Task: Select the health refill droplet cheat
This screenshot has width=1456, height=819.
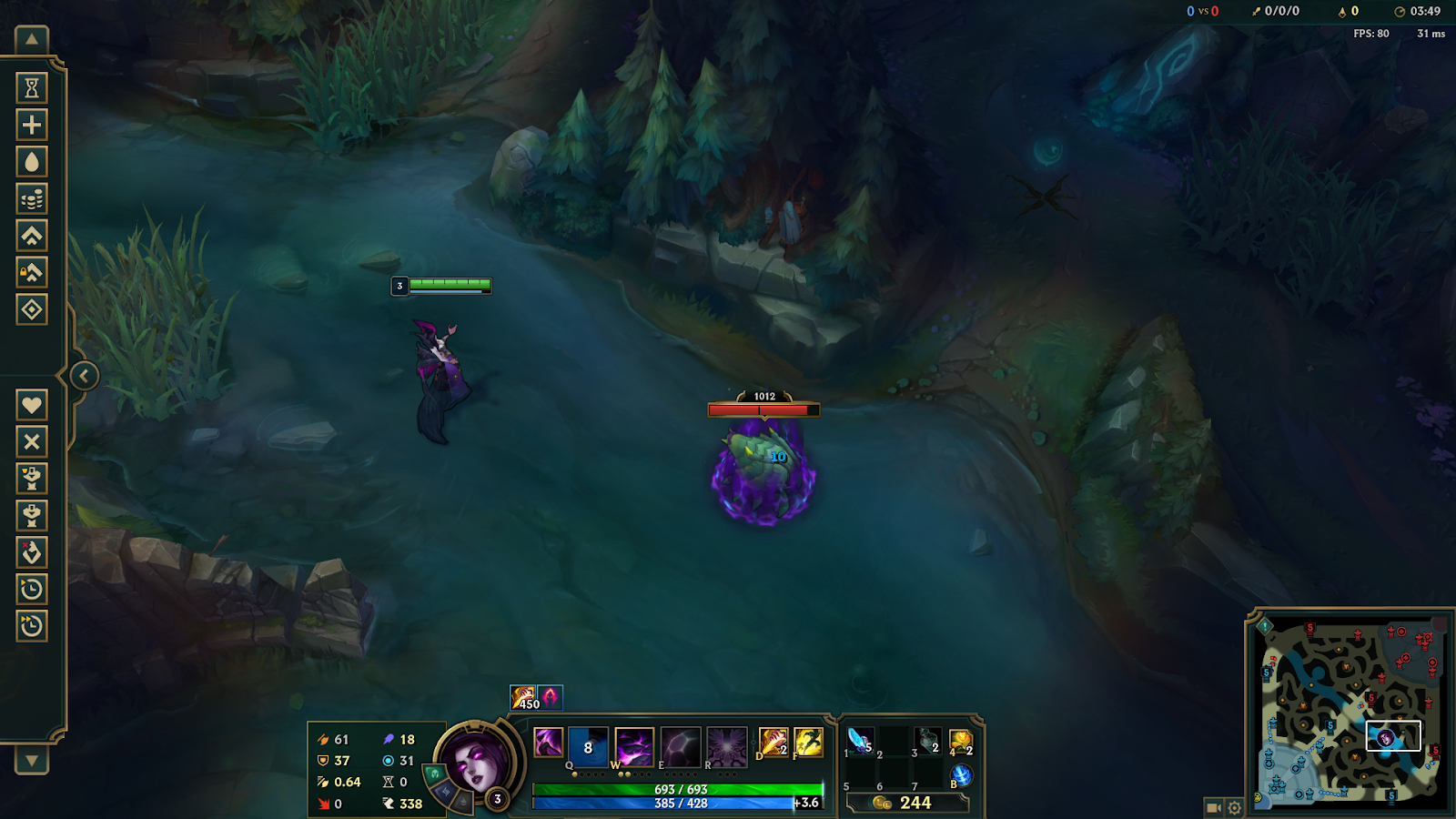Action: (32, 161)
